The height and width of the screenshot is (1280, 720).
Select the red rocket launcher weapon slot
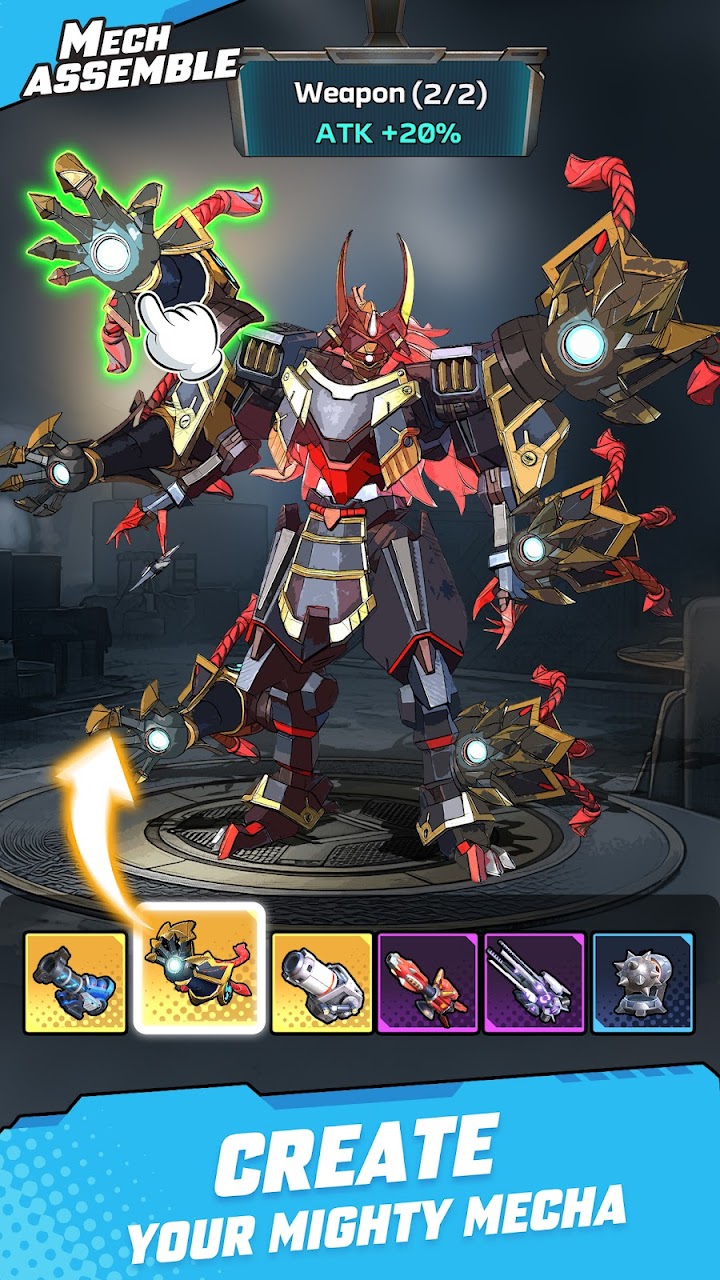427,982
